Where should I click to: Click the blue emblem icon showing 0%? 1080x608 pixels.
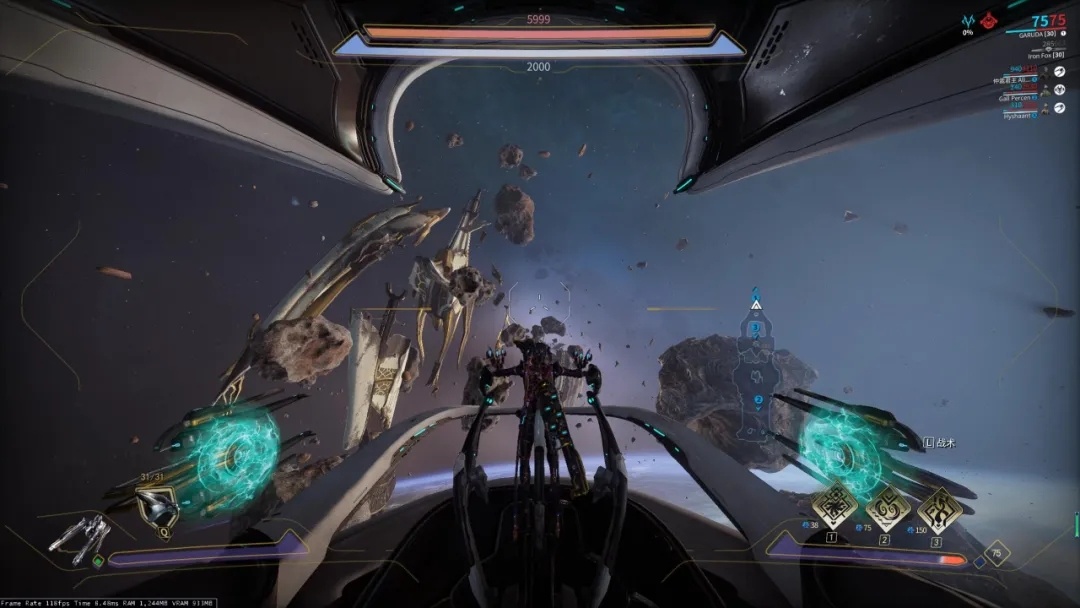pos(967,21)
